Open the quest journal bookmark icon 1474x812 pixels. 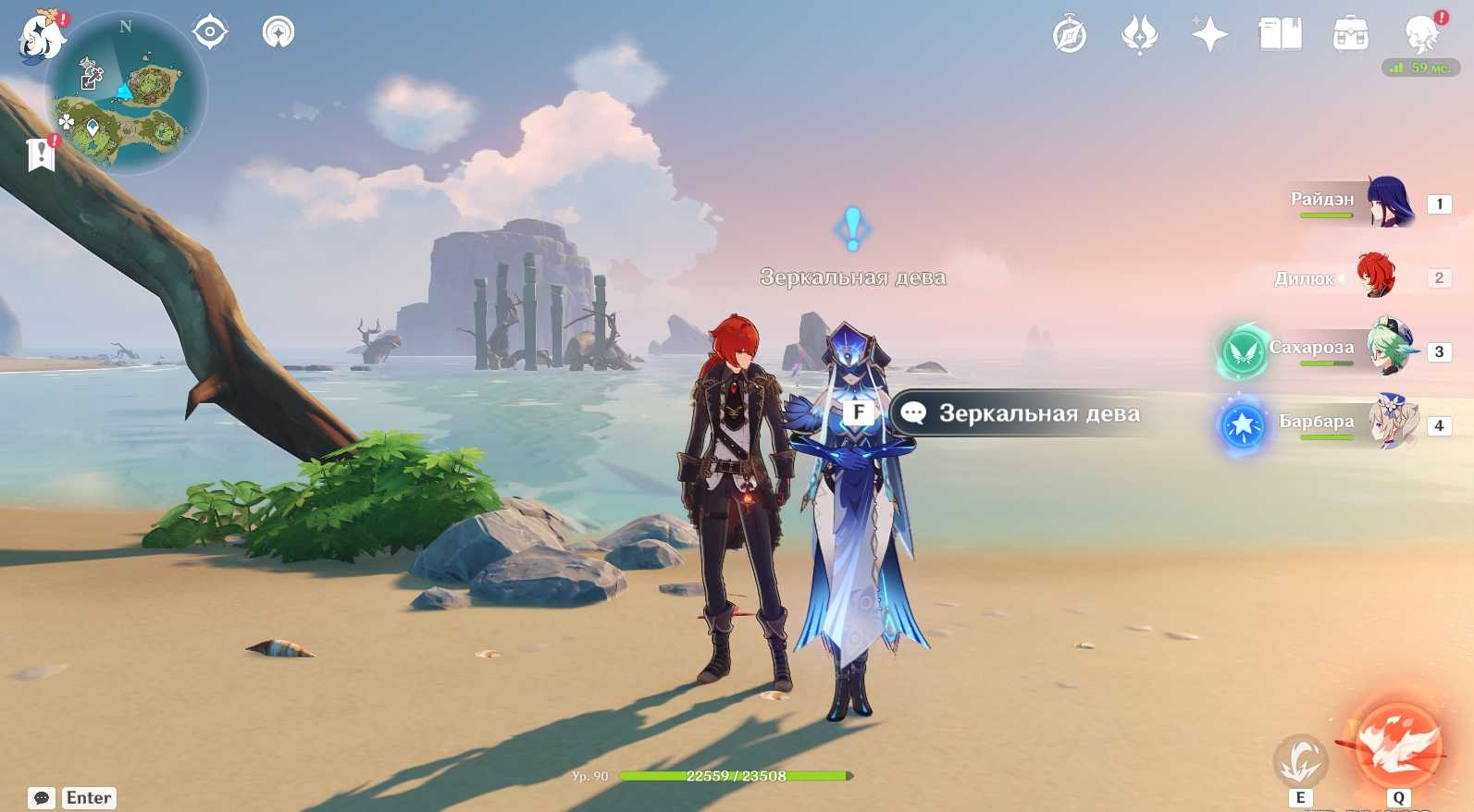pos(41,154)
